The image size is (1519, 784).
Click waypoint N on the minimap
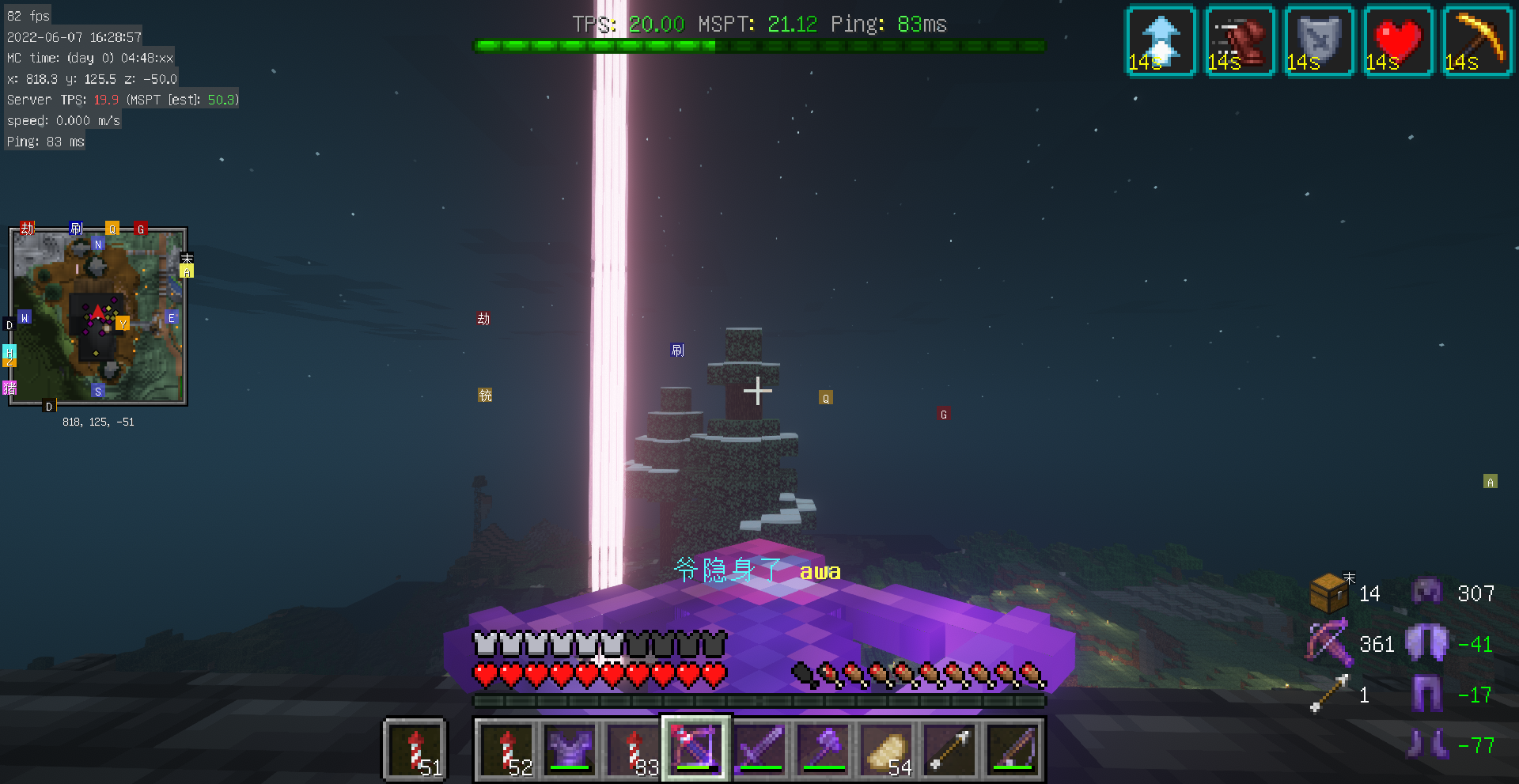97,244
